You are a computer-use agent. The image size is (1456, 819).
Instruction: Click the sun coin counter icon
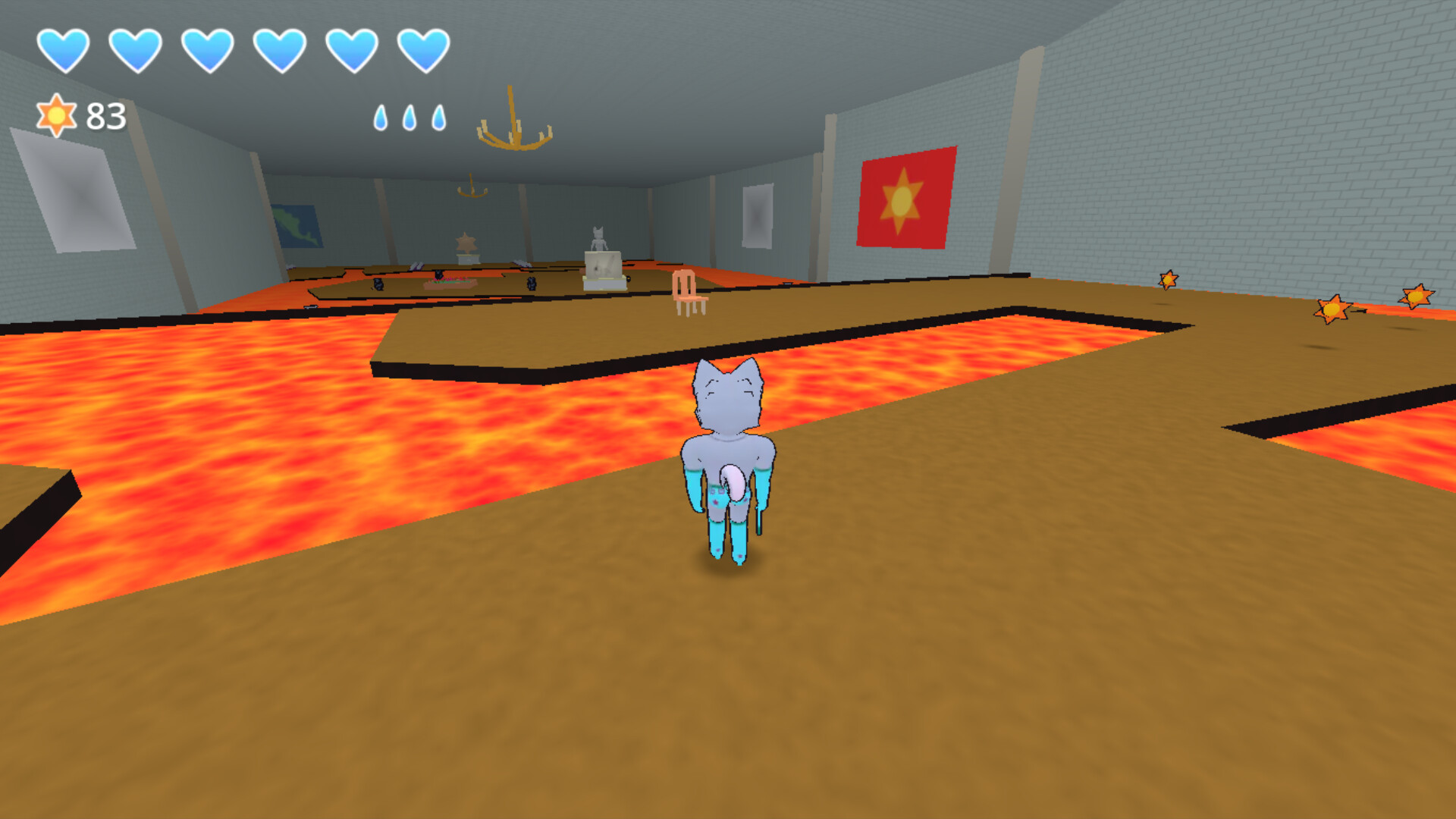point(58,115)
